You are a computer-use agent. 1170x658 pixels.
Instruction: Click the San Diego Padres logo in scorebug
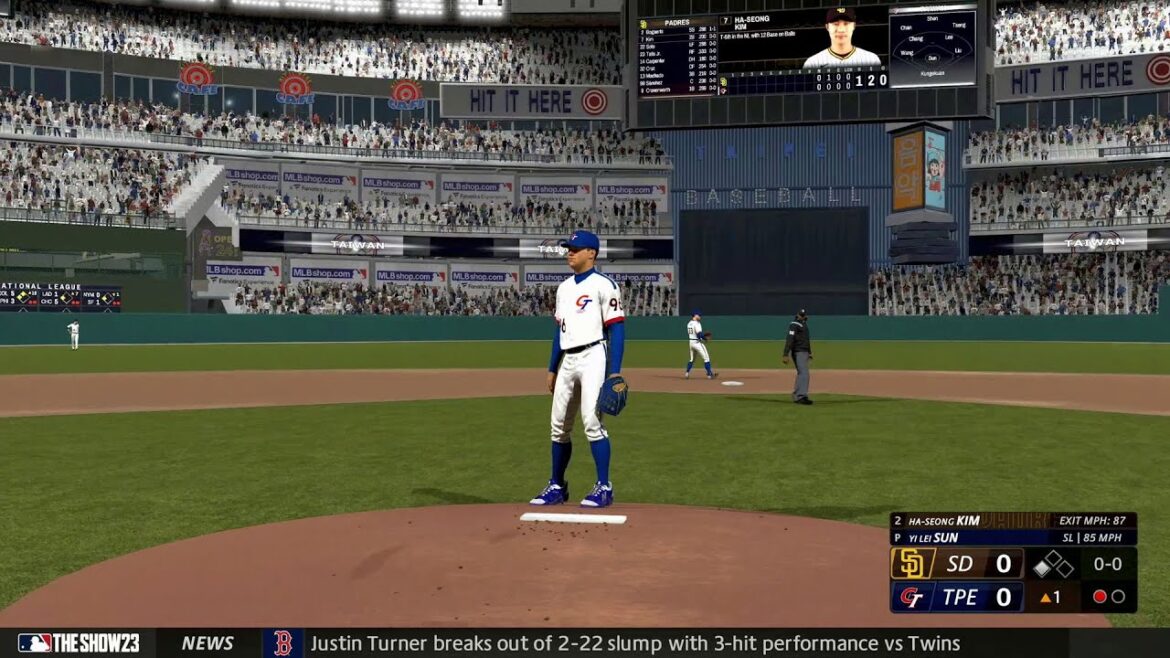tap(911, 563)
